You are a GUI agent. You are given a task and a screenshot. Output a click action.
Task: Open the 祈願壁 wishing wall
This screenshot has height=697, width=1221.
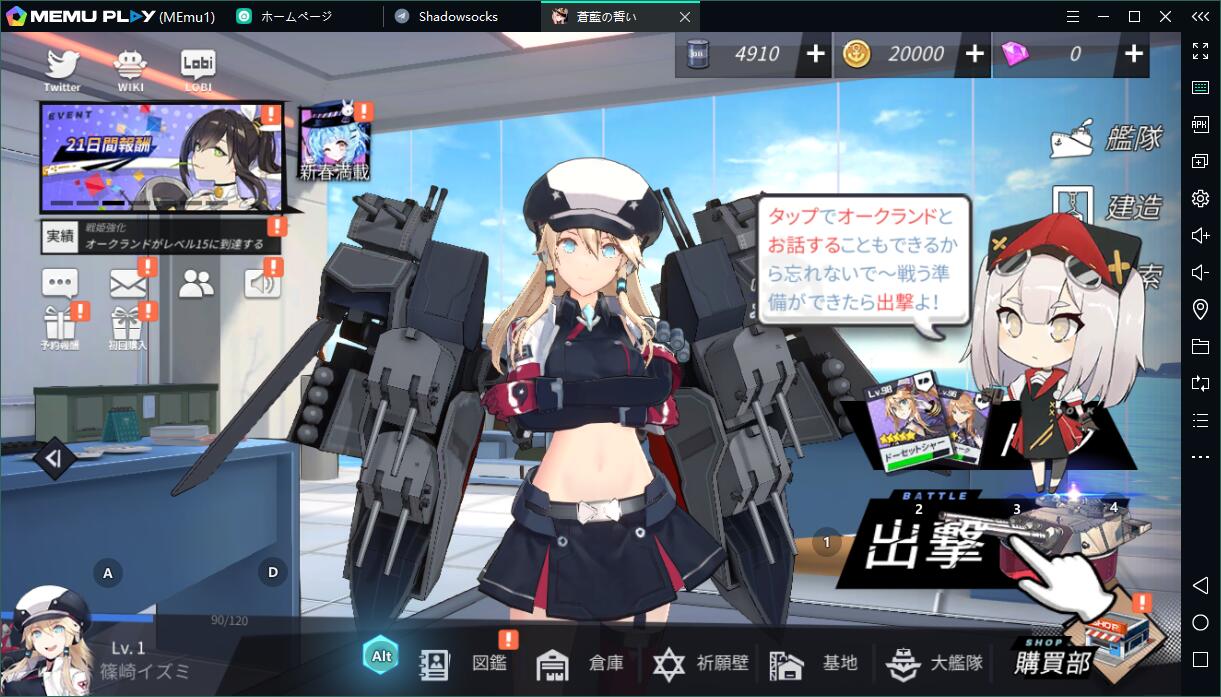pyautogui.click(x=701, y=663)
